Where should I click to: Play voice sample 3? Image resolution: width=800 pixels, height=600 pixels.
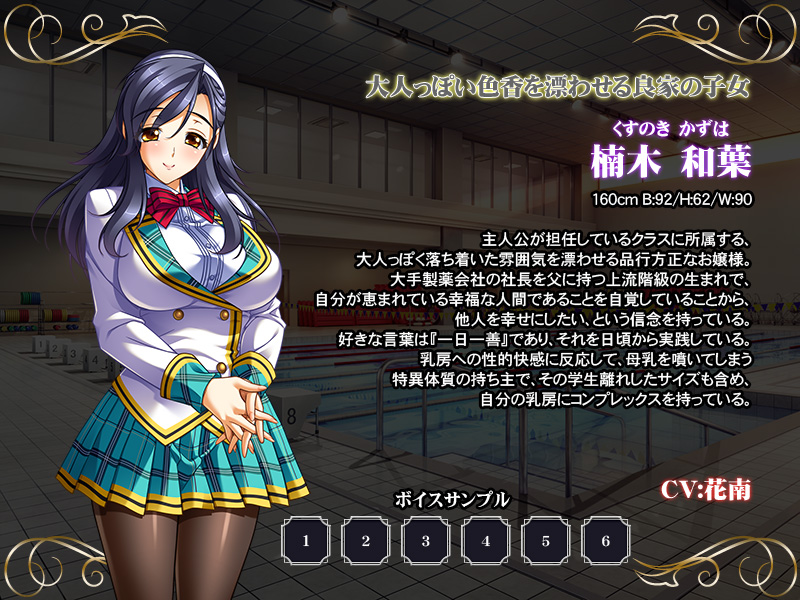click(426, 541)
